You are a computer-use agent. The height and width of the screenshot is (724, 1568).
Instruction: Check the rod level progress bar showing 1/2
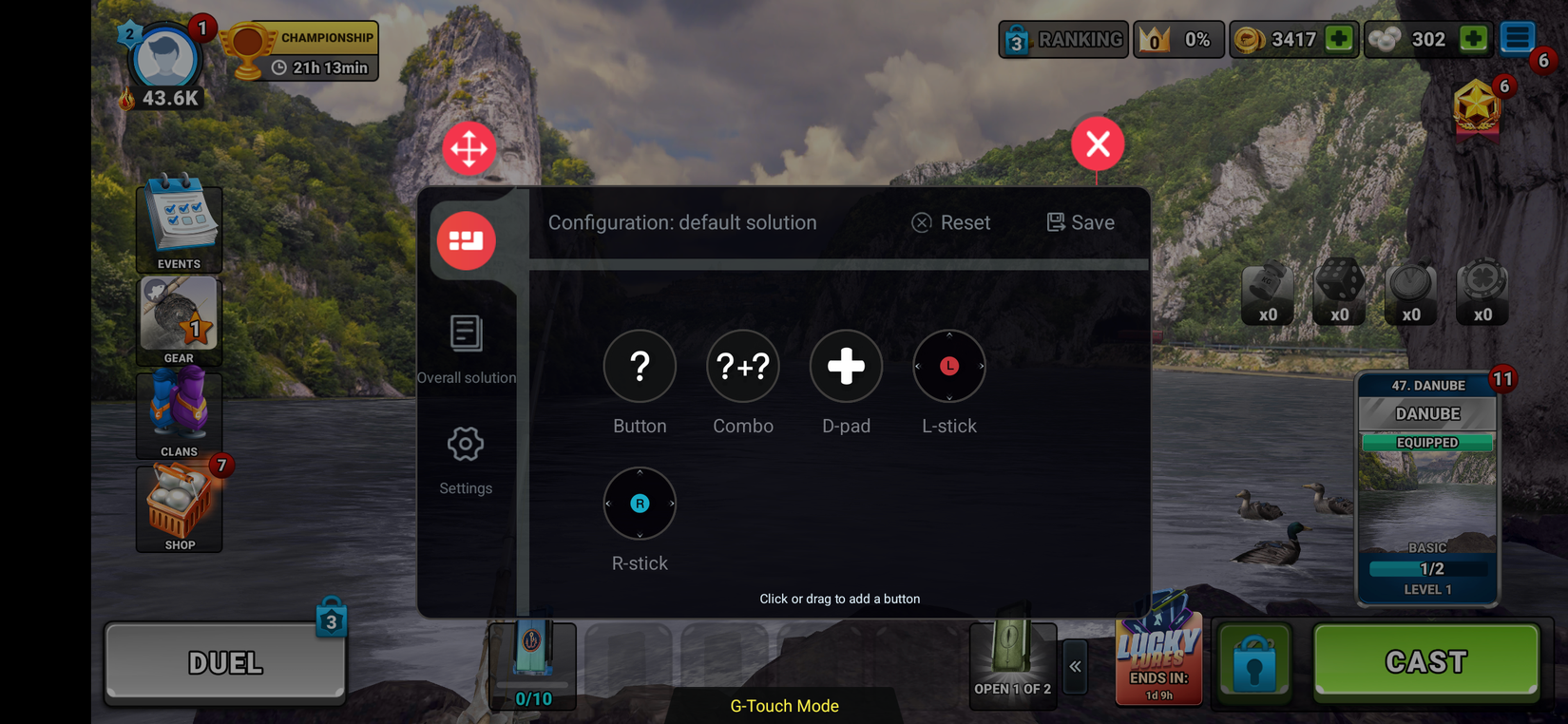1426,568
